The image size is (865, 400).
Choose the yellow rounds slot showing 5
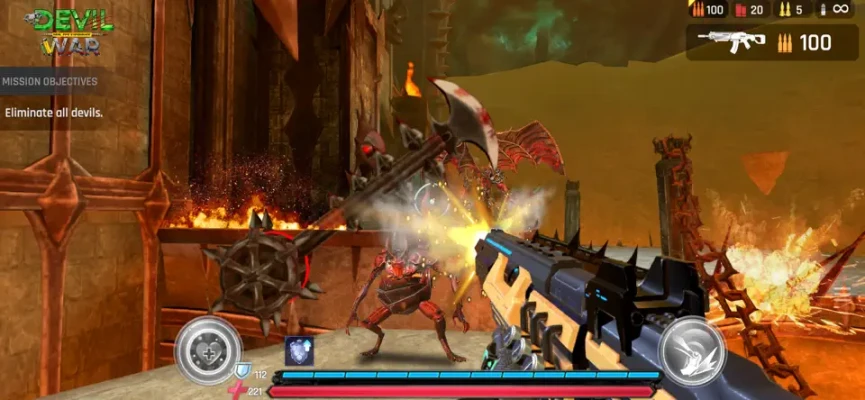pyautogui.click(x=790, y=9)
